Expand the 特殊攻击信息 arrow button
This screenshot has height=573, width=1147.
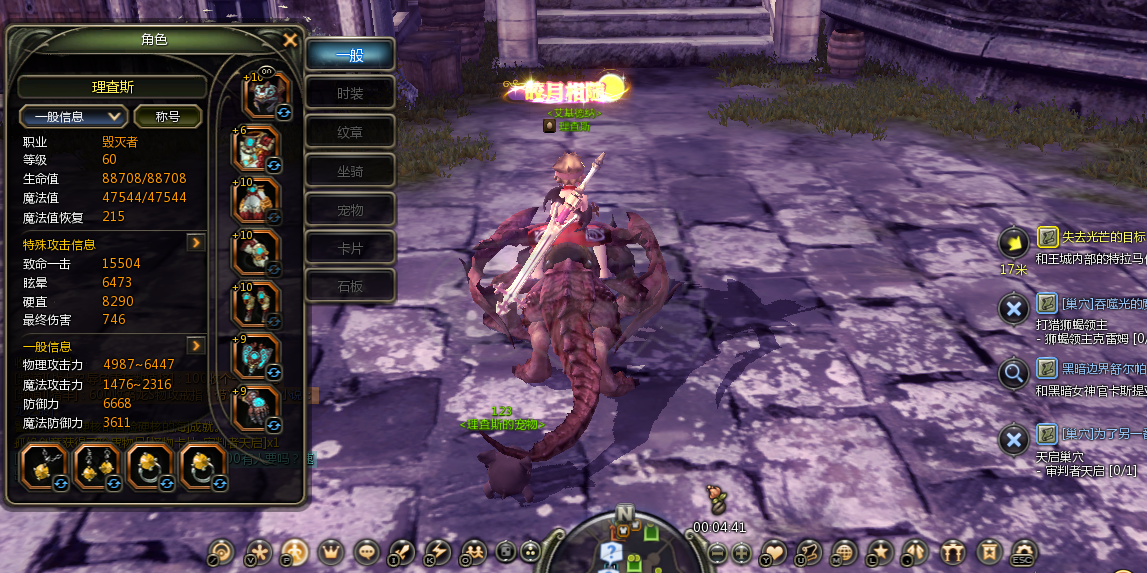(x=197, y=243)
